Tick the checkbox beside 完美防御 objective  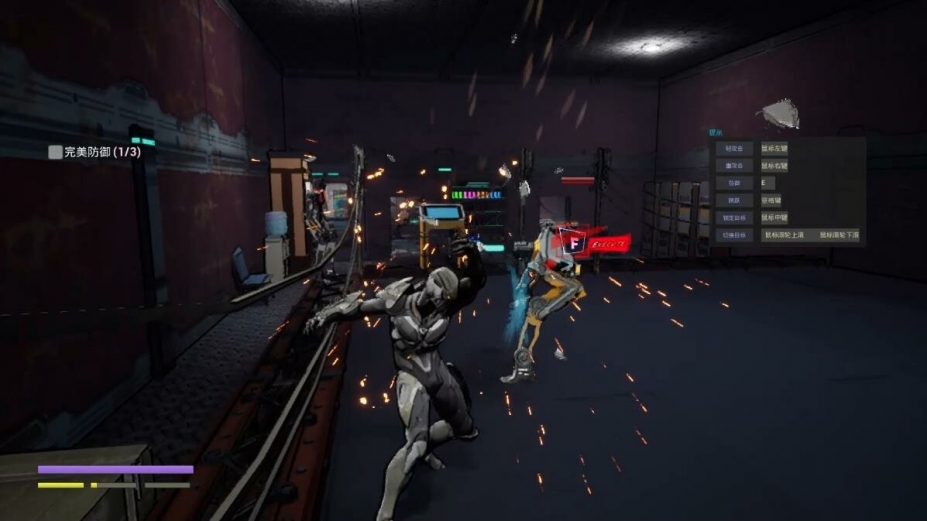click(x=55, y=152)
